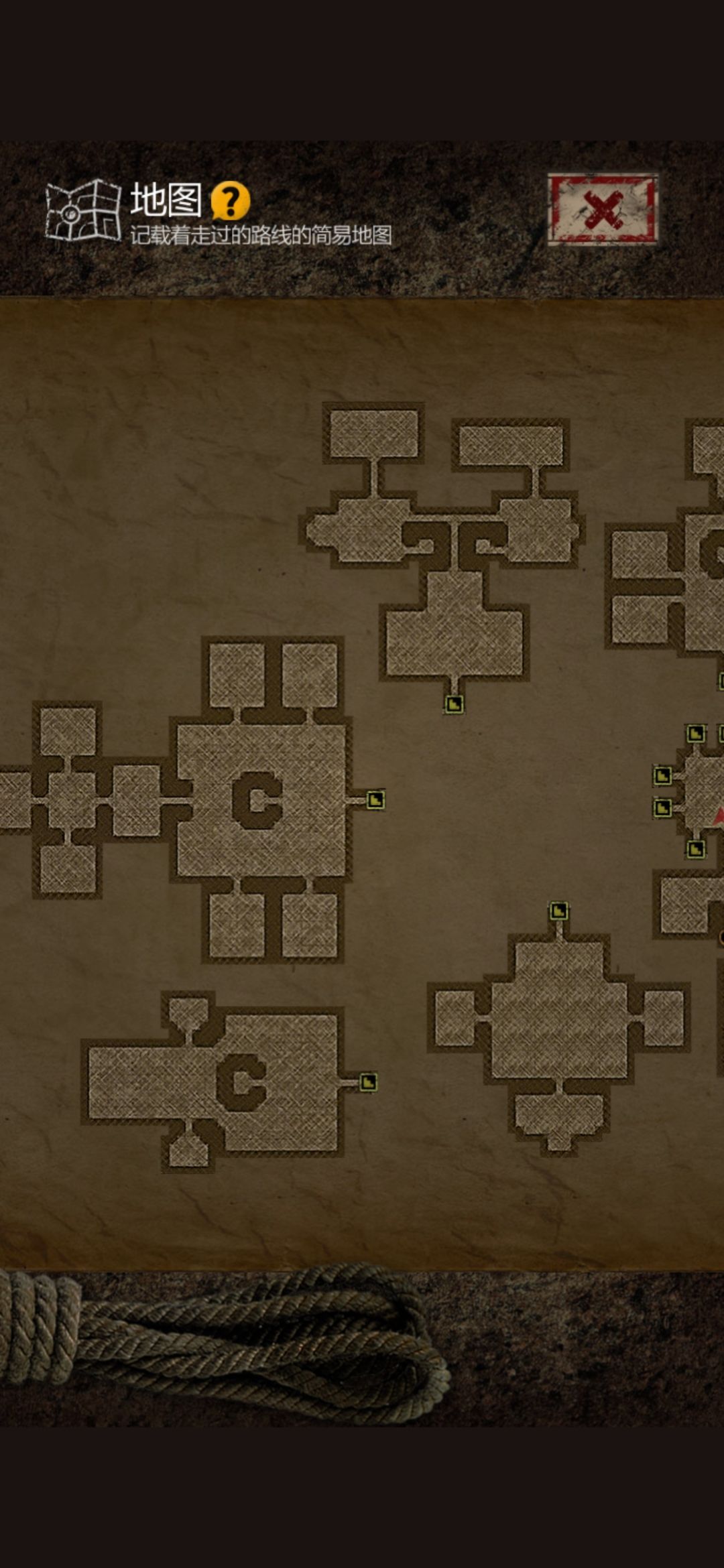Viewport: 724px width, 1568px height.
Task: Select the exit marker beneath the T-shaped room
Action: [454, 704]
